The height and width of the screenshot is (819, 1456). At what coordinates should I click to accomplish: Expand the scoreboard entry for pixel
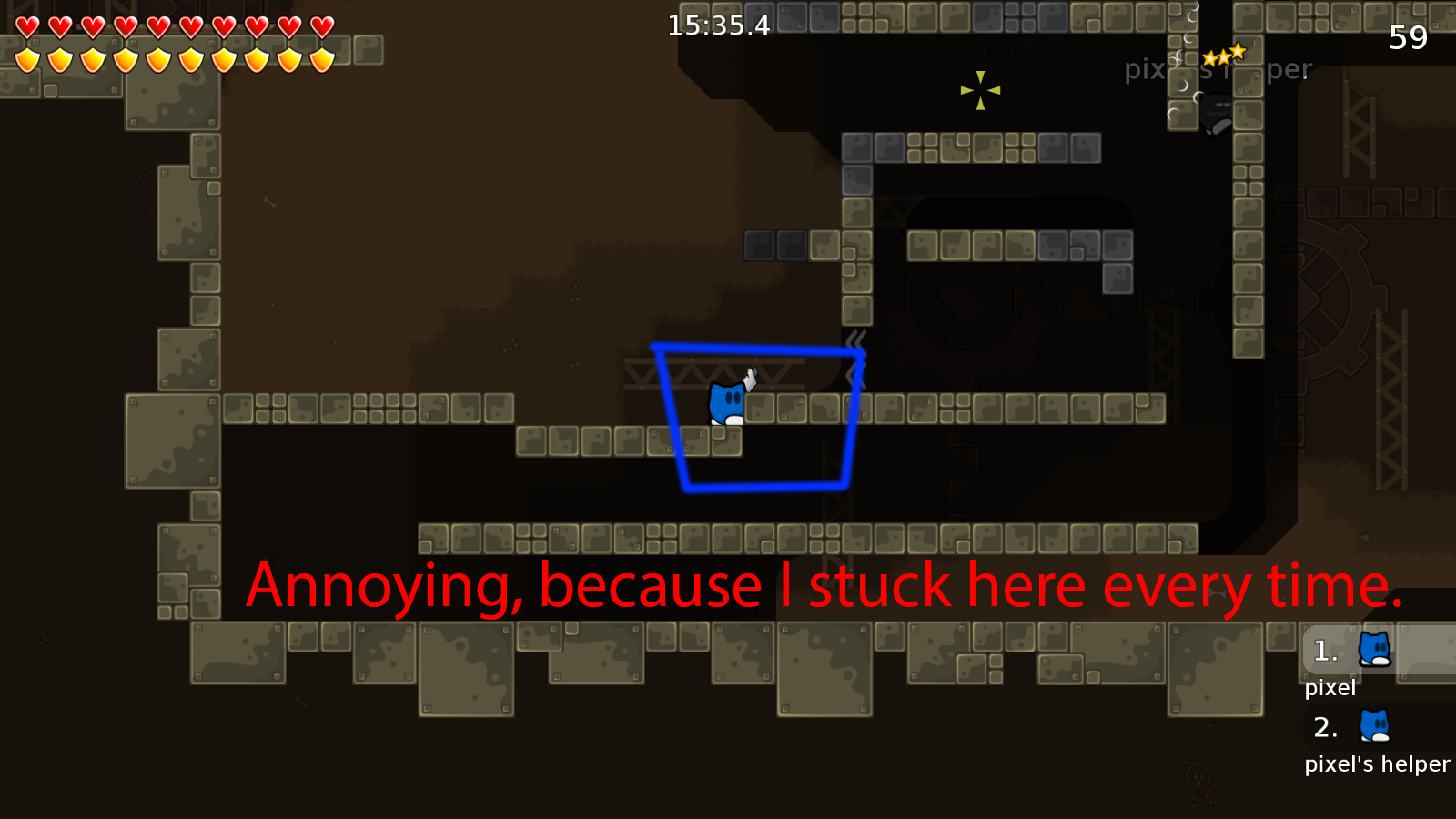pyautogui.click(x=1347, y=652)
